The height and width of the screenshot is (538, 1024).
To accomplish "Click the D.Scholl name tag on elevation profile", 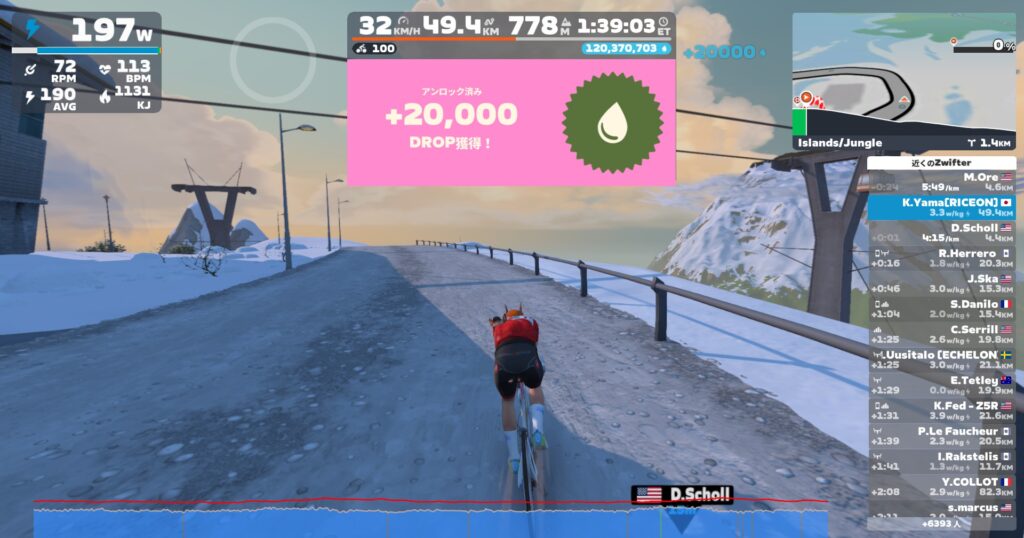I will point(682,494).
